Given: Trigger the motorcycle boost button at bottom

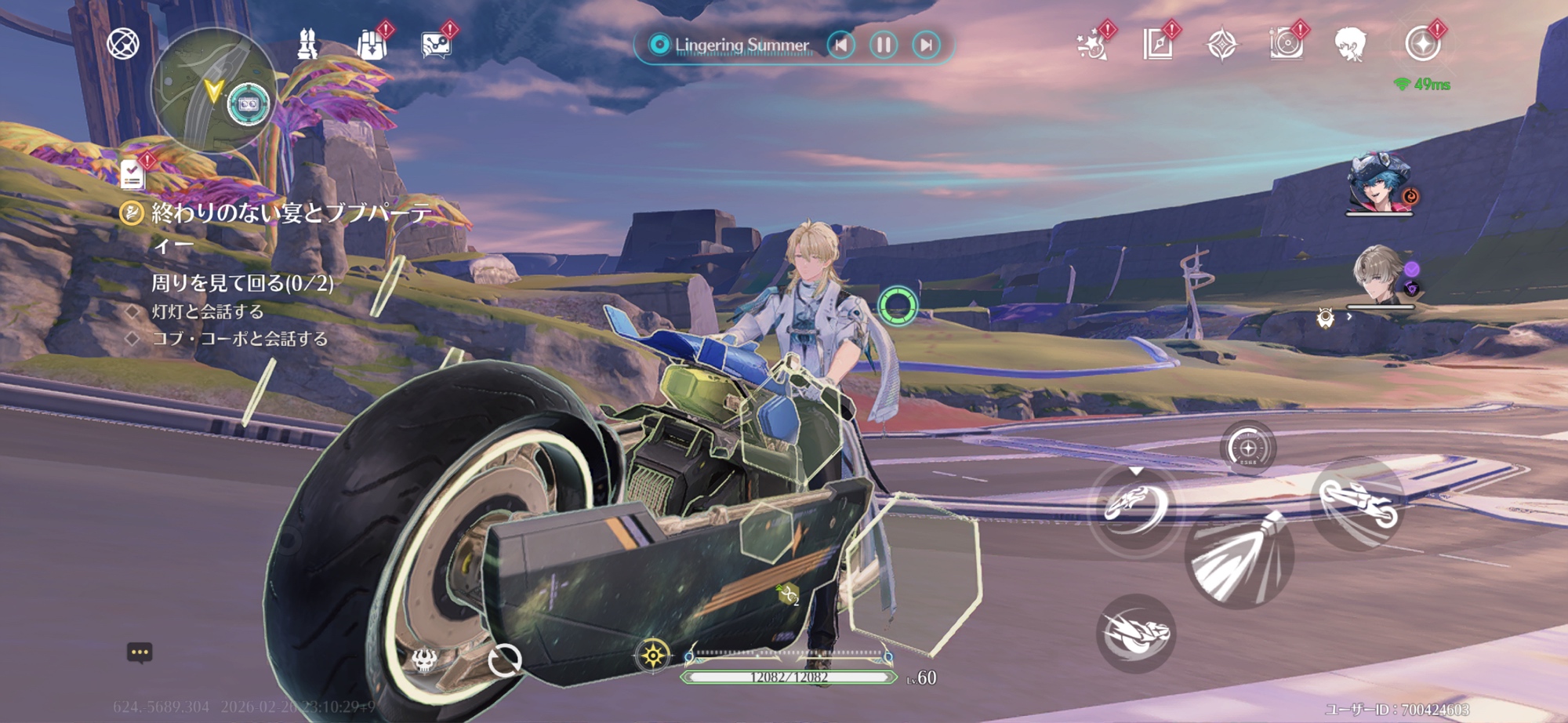Looking at the screenshot, I should tap(1134, 634).
